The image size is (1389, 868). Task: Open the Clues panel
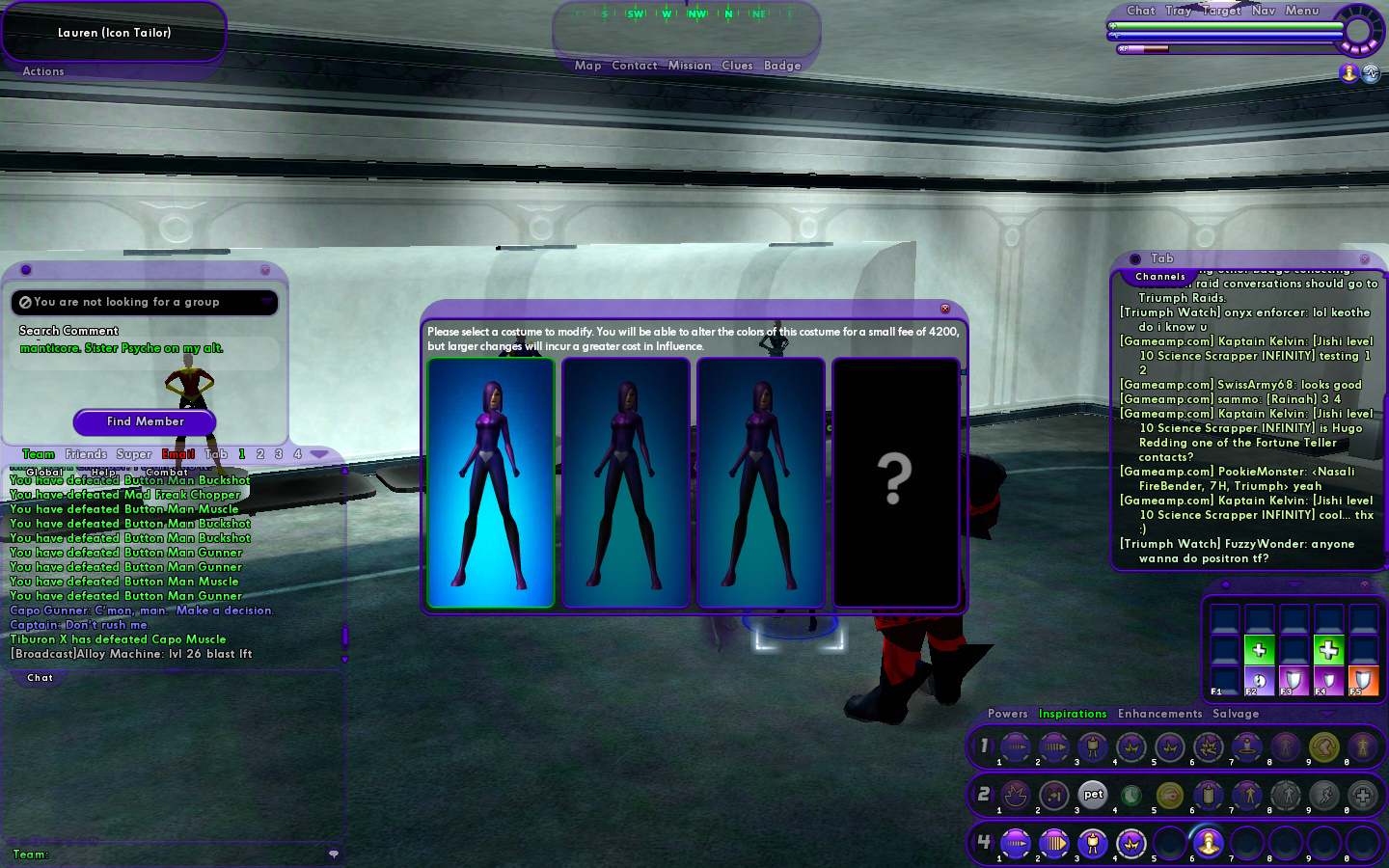(737, 66)
